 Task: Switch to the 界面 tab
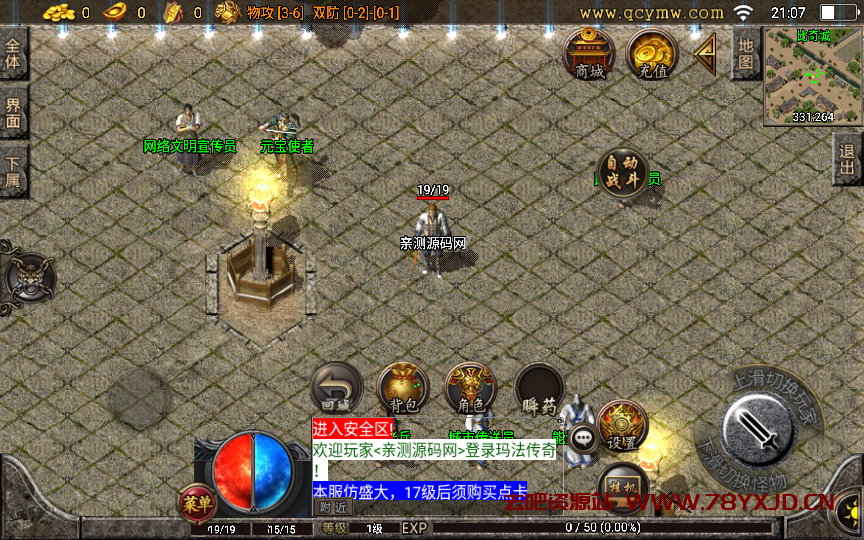[13, 111]
